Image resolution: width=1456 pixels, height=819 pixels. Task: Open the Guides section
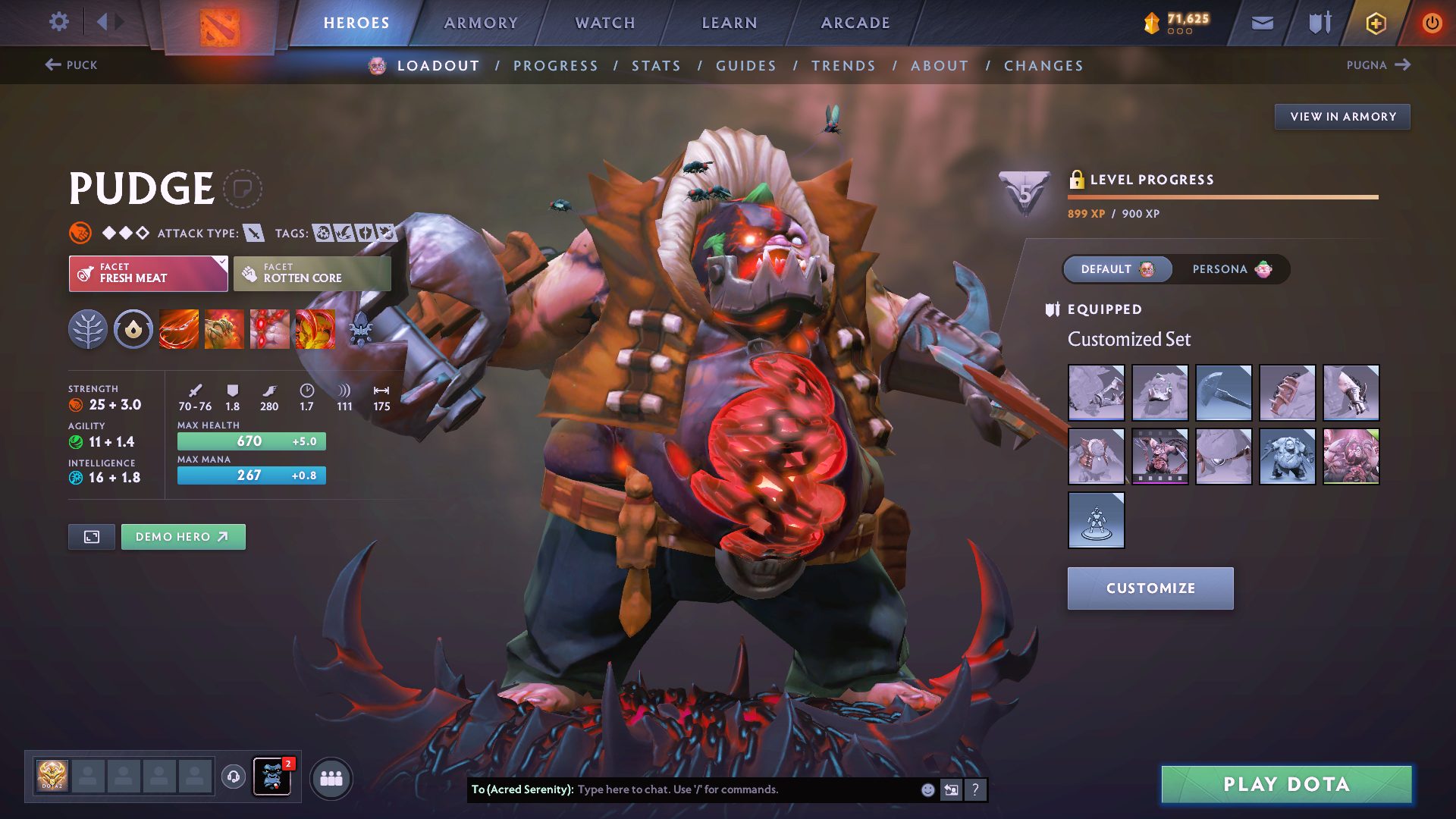[746, 66]
